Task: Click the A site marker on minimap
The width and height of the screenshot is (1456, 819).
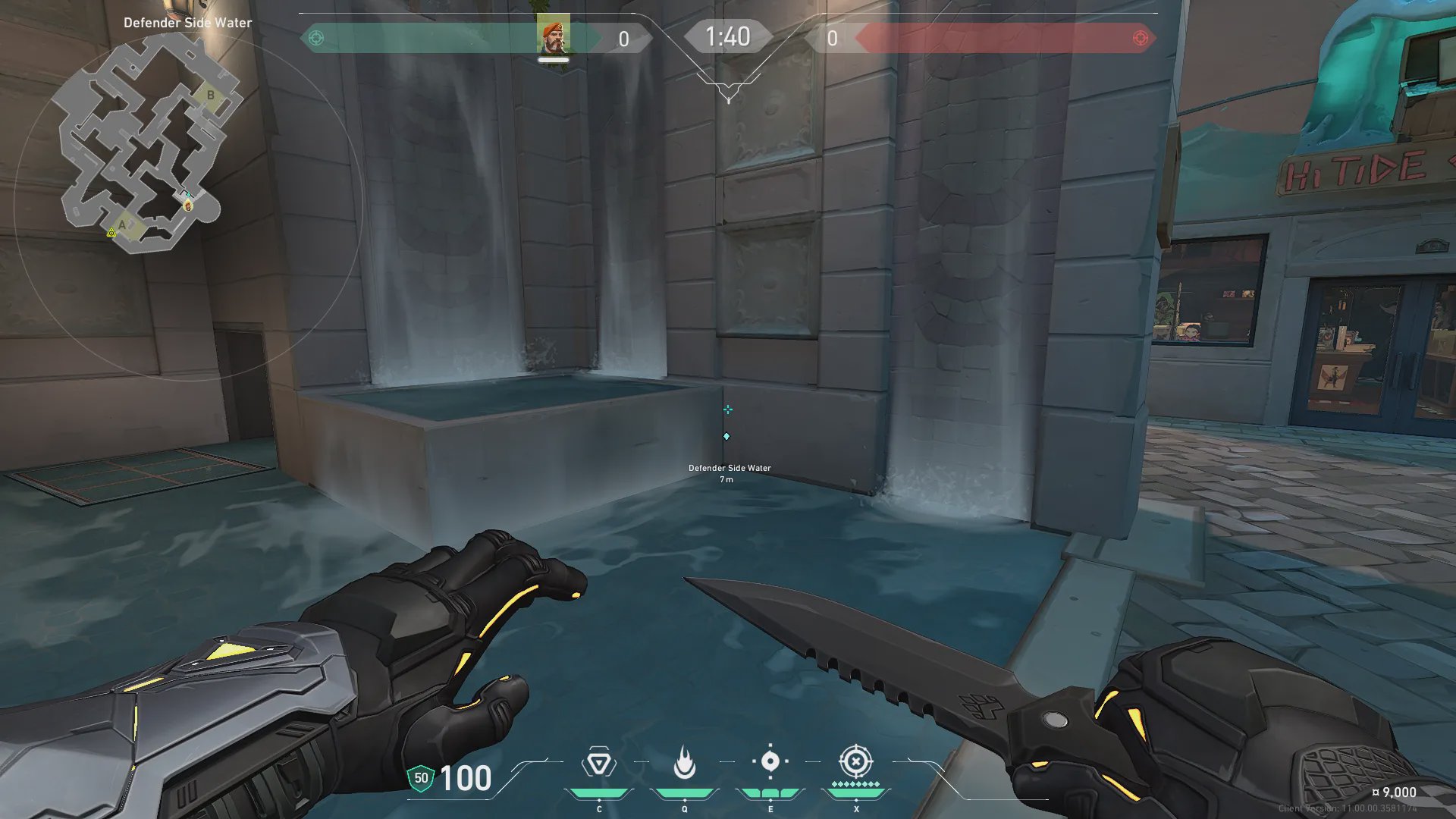Action: coord(122,224)
